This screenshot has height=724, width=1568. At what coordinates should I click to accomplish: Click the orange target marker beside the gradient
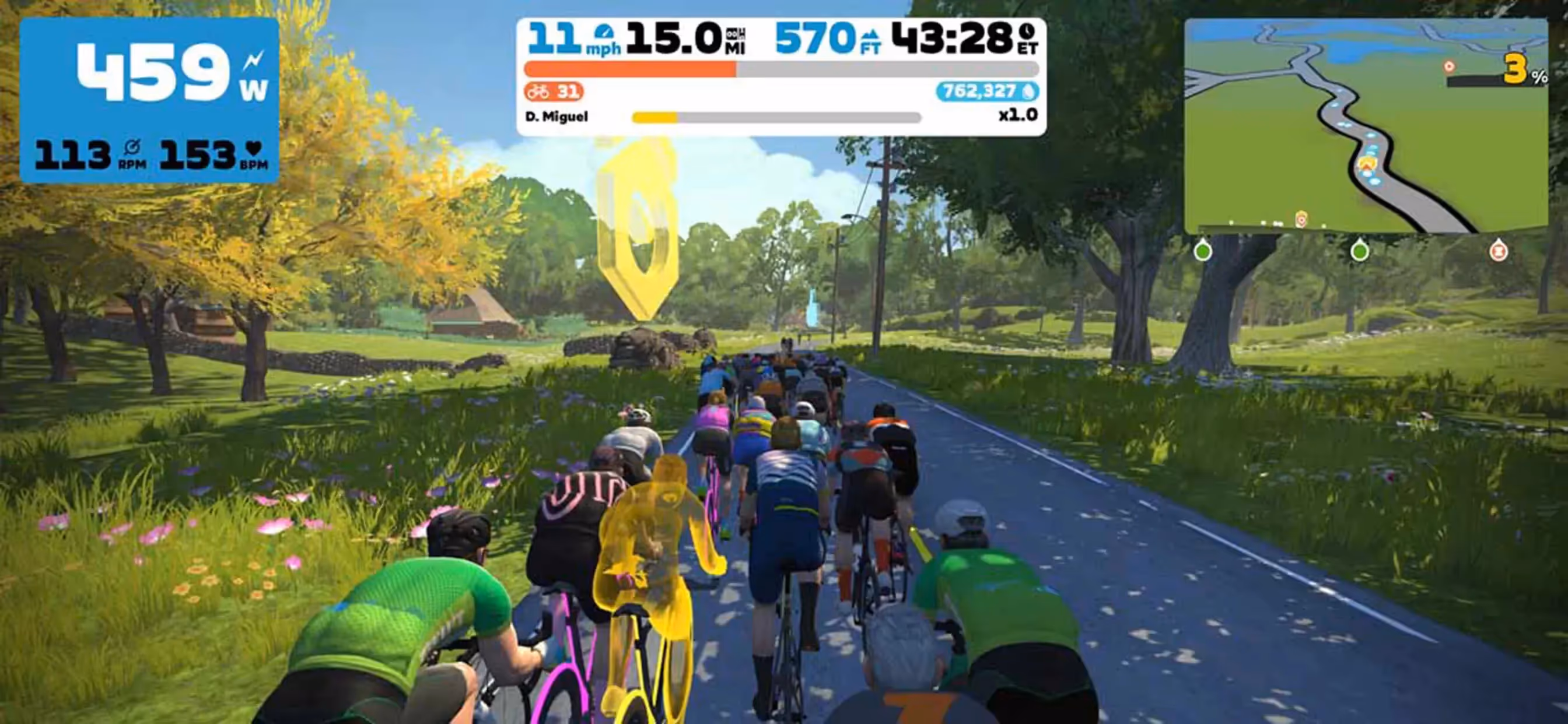point(1450,66)
